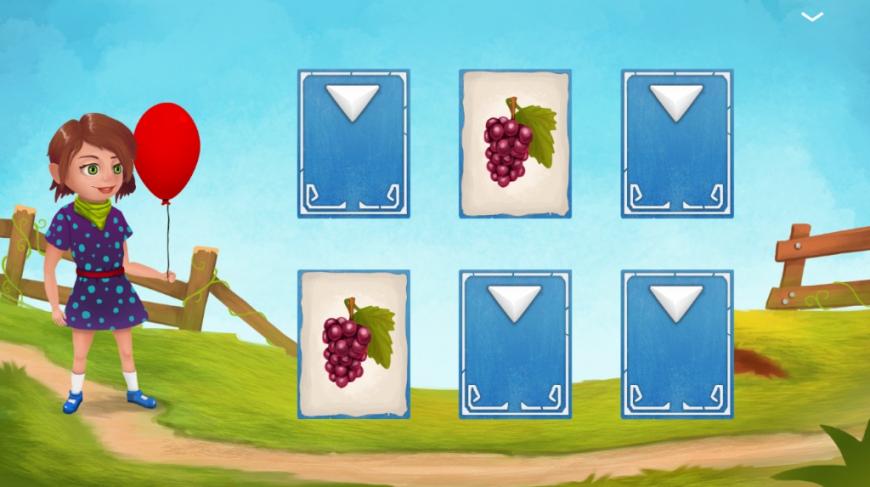Viewport: 870px width, 487px height.
Task: Flip the face-down card directly above a grapes card
Action: click(354, 143)
